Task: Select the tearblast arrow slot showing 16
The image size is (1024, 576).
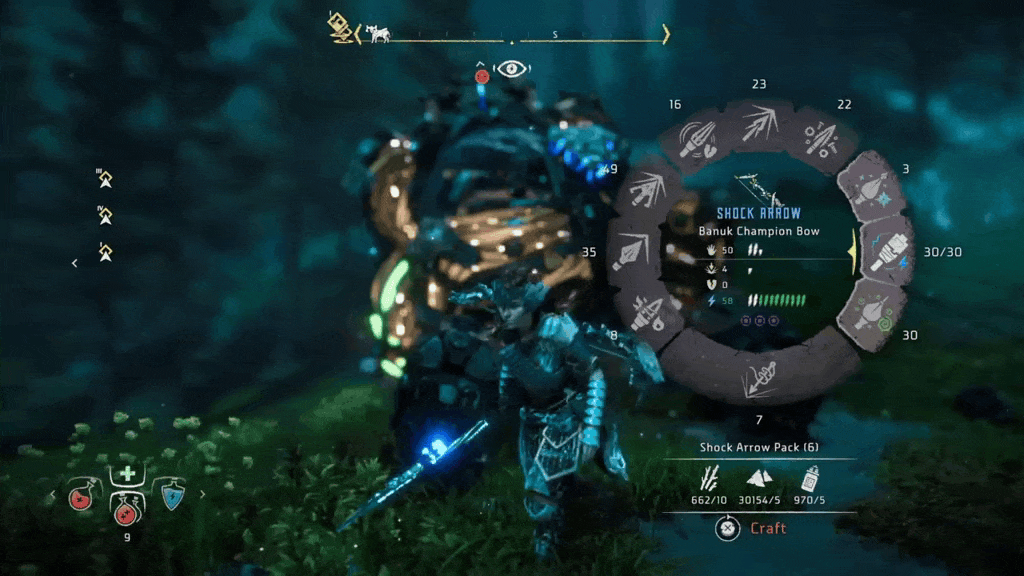Action: click(694, 140)
